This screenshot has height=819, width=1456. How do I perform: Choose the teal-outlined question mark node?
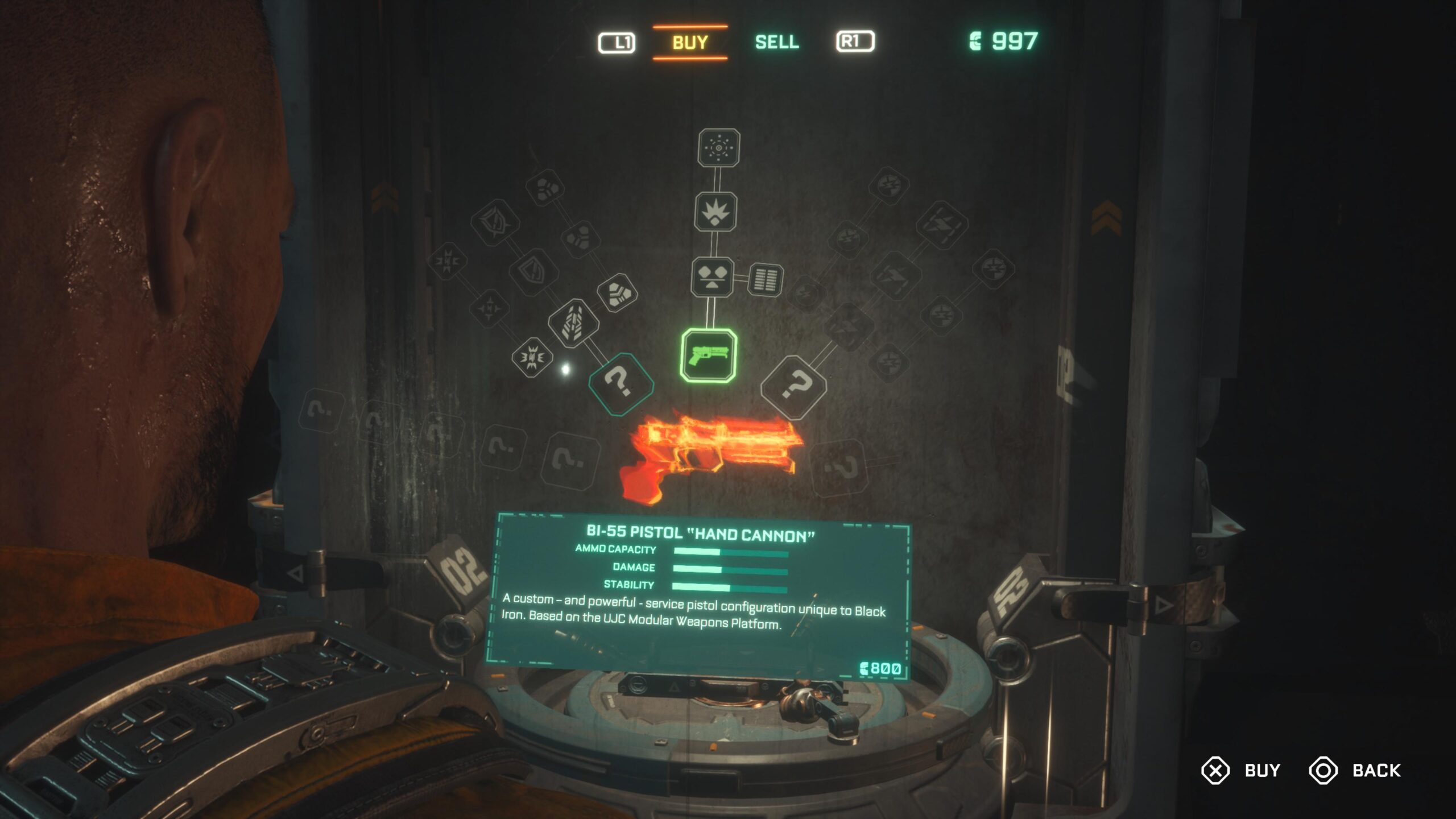621,384
